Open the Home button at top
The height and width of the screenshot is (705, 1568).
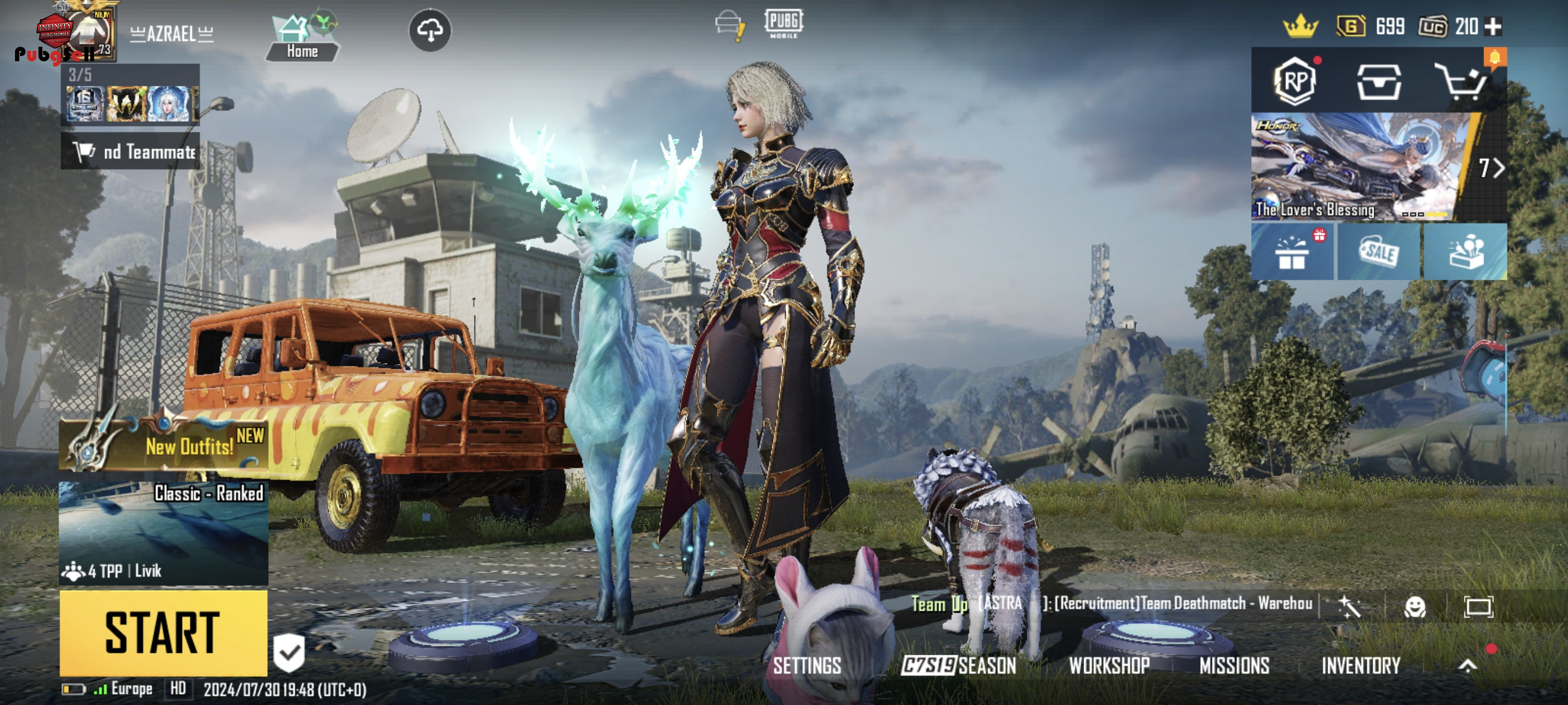(302, 38)
